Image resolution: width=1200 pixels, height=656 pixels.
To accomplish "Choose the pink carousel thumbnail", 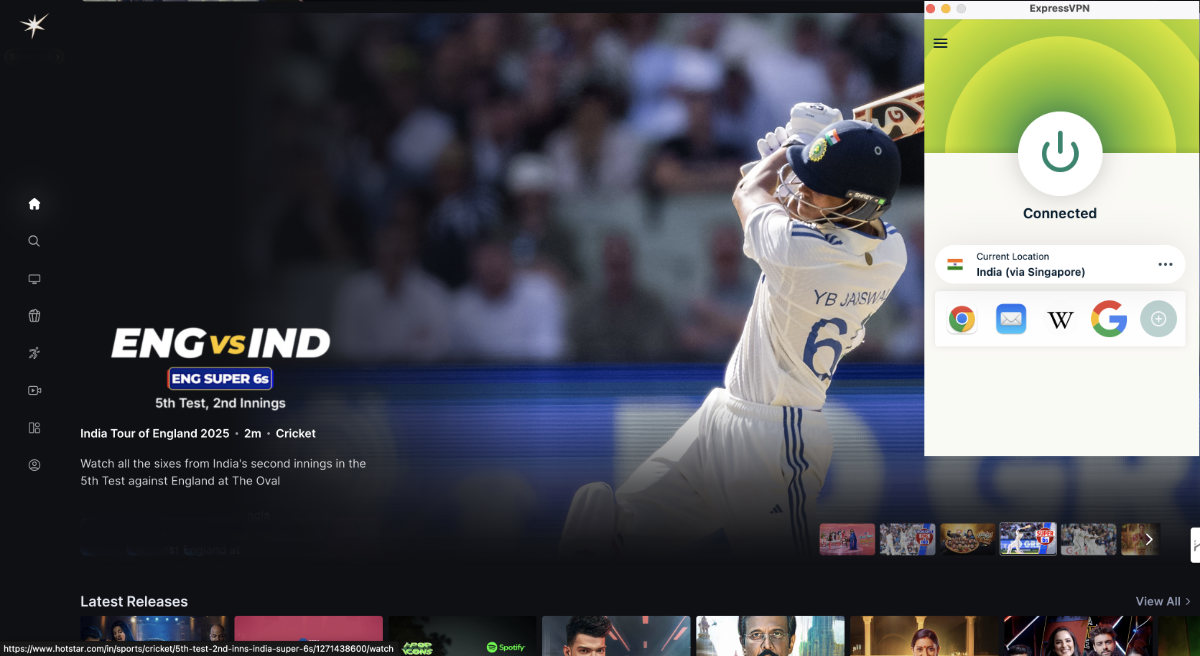I will tap(847, 539).
